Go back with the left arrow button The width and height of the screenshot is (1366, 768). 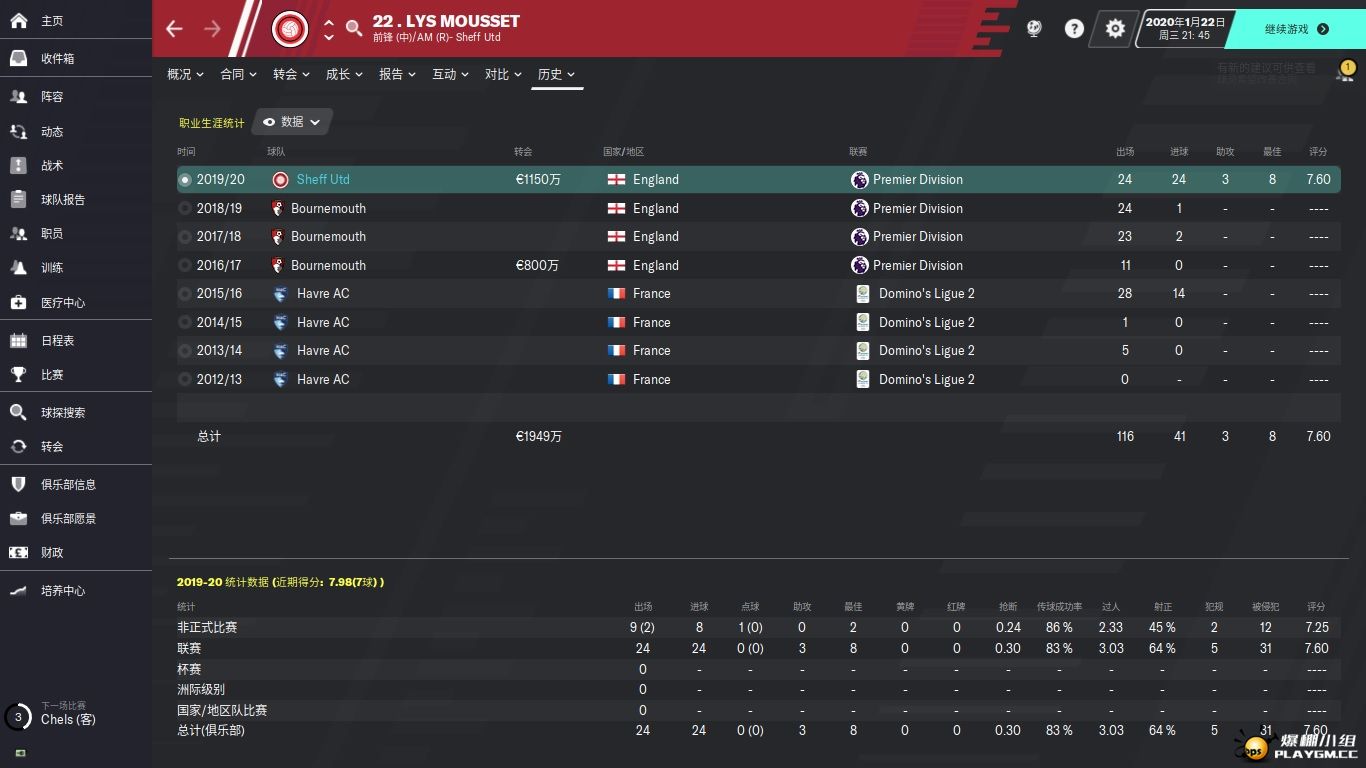[x=175, y=29]
